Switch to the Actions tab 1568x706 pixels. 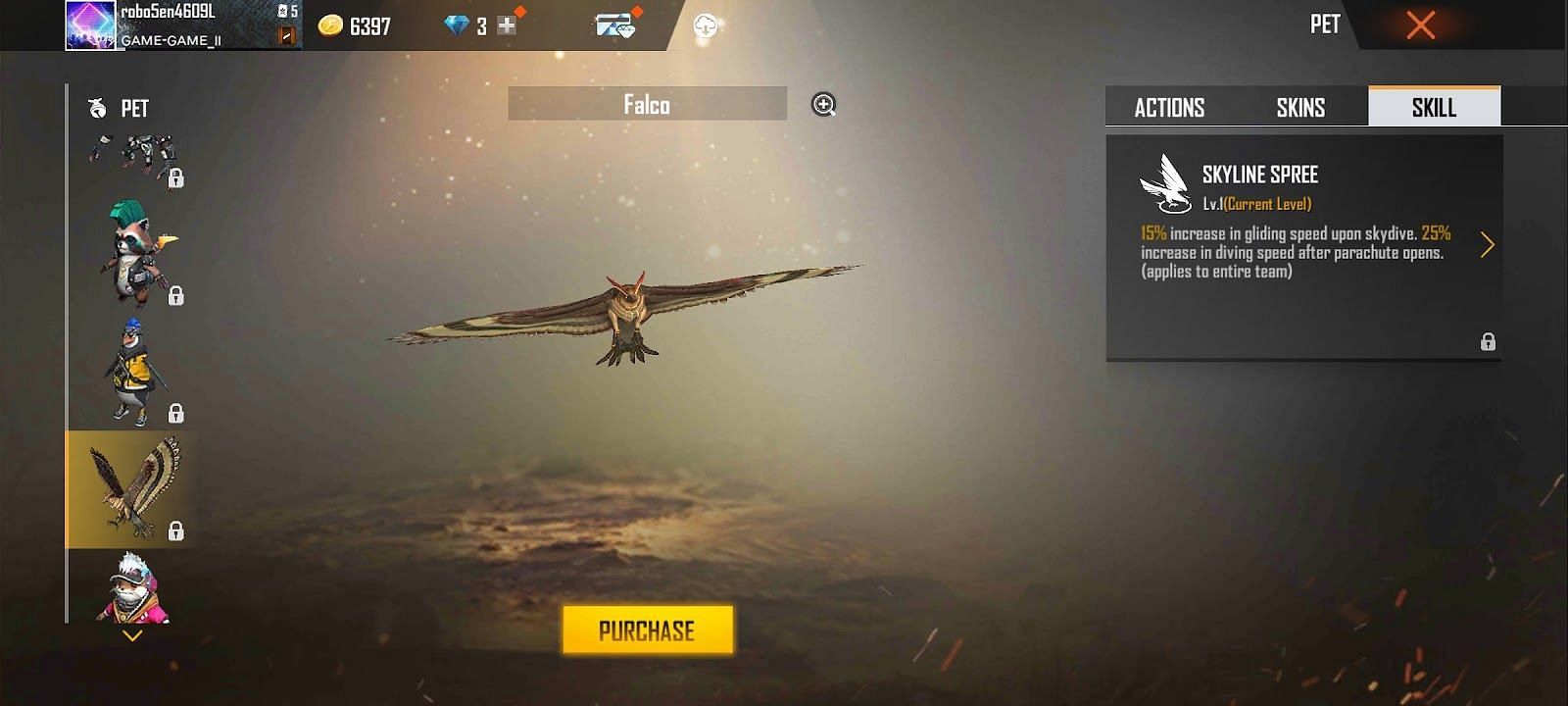tap(1169, 107)
